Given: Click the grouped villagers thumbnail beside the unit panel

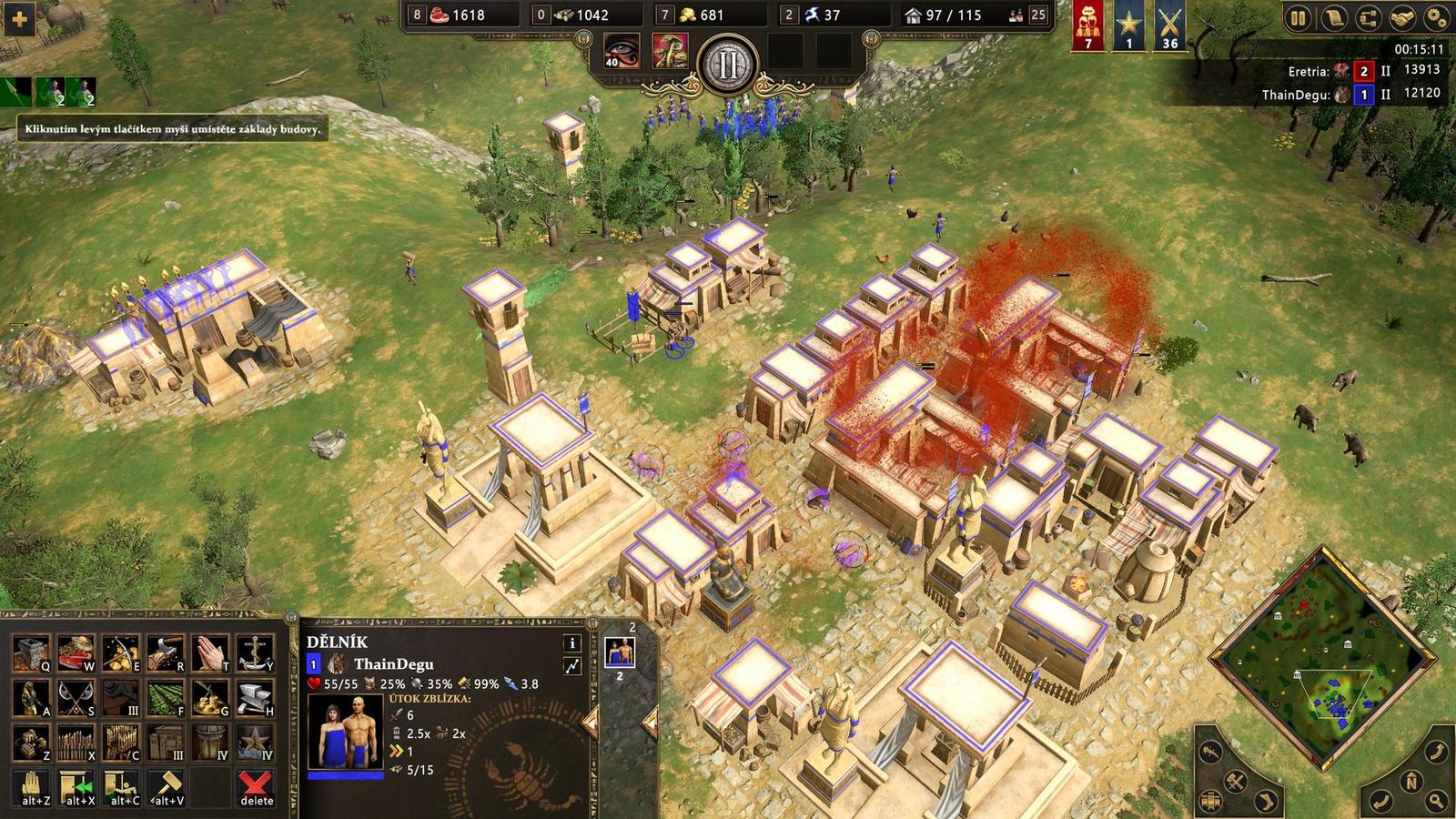Looking at the screenshot, I should click(x=622, y=652).
